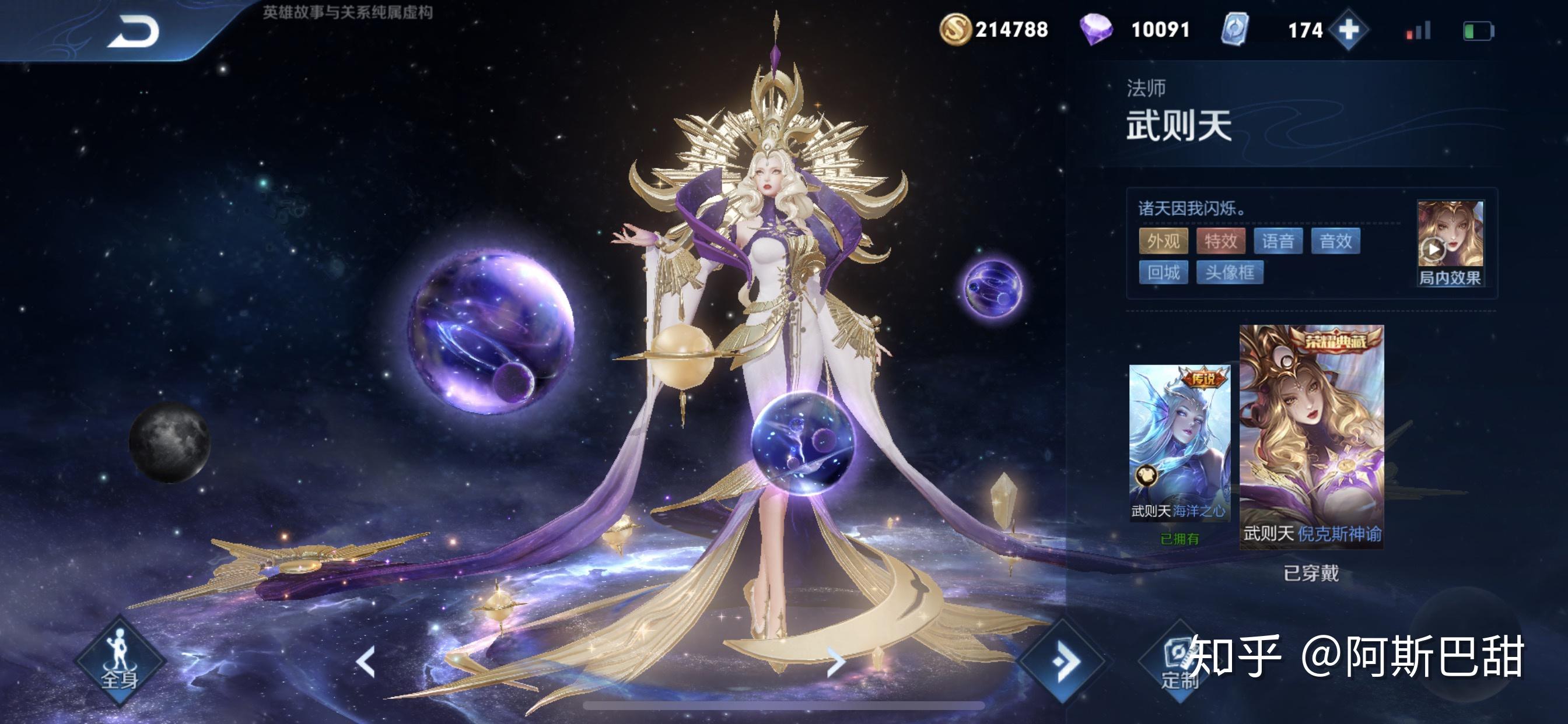Show the previous skin with left arrow
This screenshot has height=724, width=1568.
click(366, 662)
